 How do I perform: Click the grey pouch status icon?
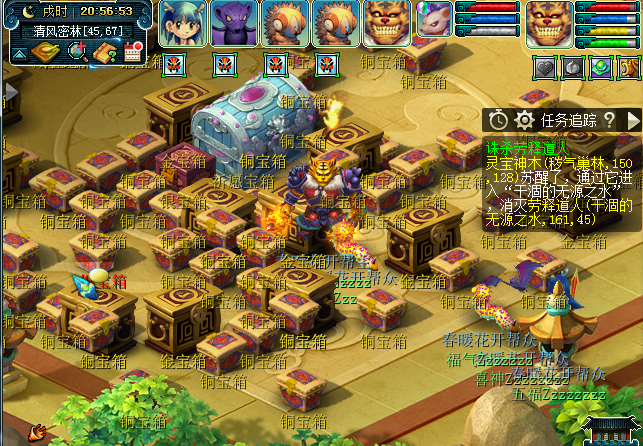[x=573, y=68]
